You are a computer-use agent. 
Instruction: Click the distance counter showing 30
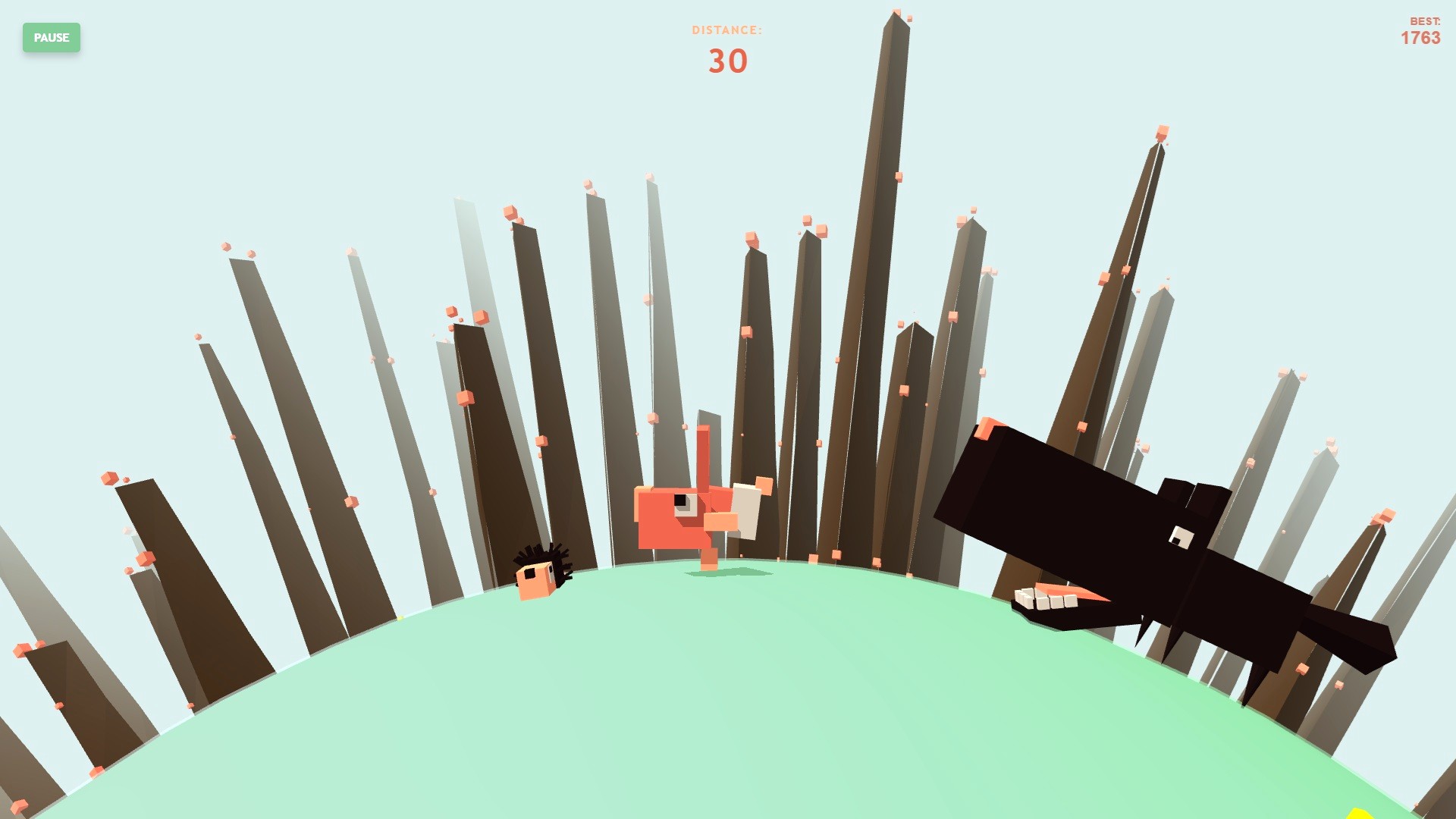click(x=726, y=61)
